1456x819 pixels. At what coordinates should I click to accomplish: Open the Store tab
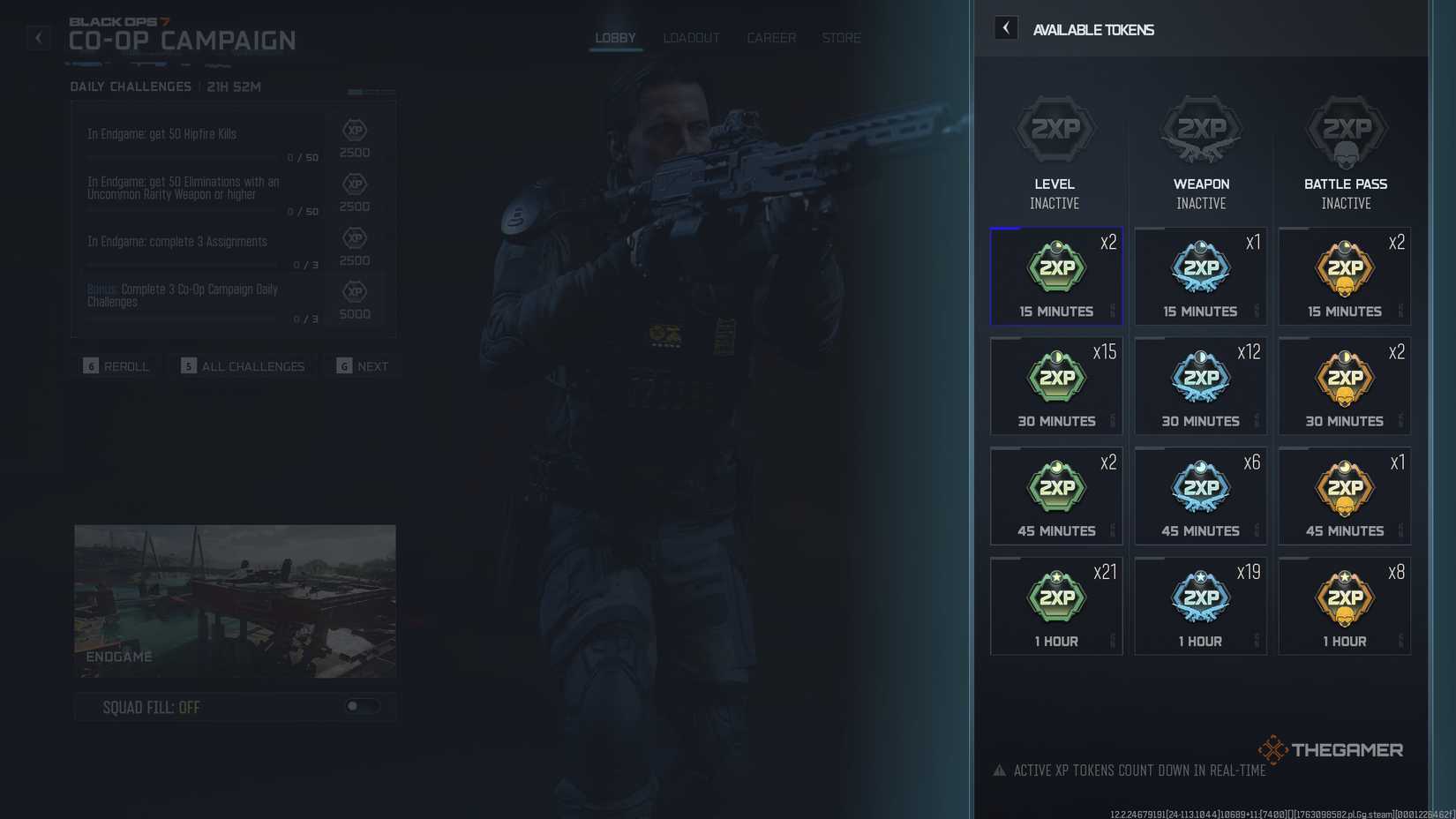click(x=840, y=37)
